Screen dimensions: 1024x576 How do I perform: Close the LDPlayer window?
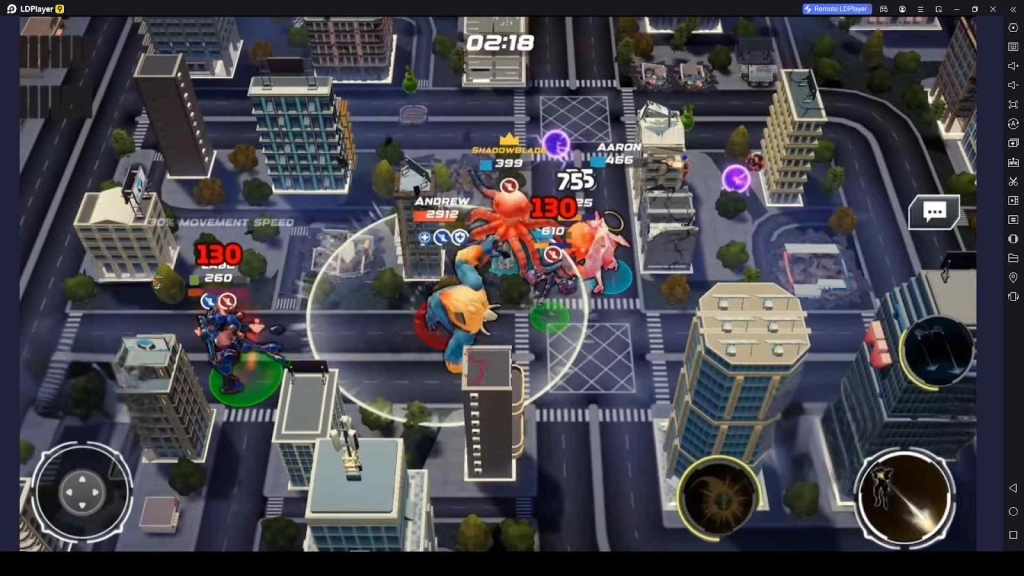pos(993,9)
